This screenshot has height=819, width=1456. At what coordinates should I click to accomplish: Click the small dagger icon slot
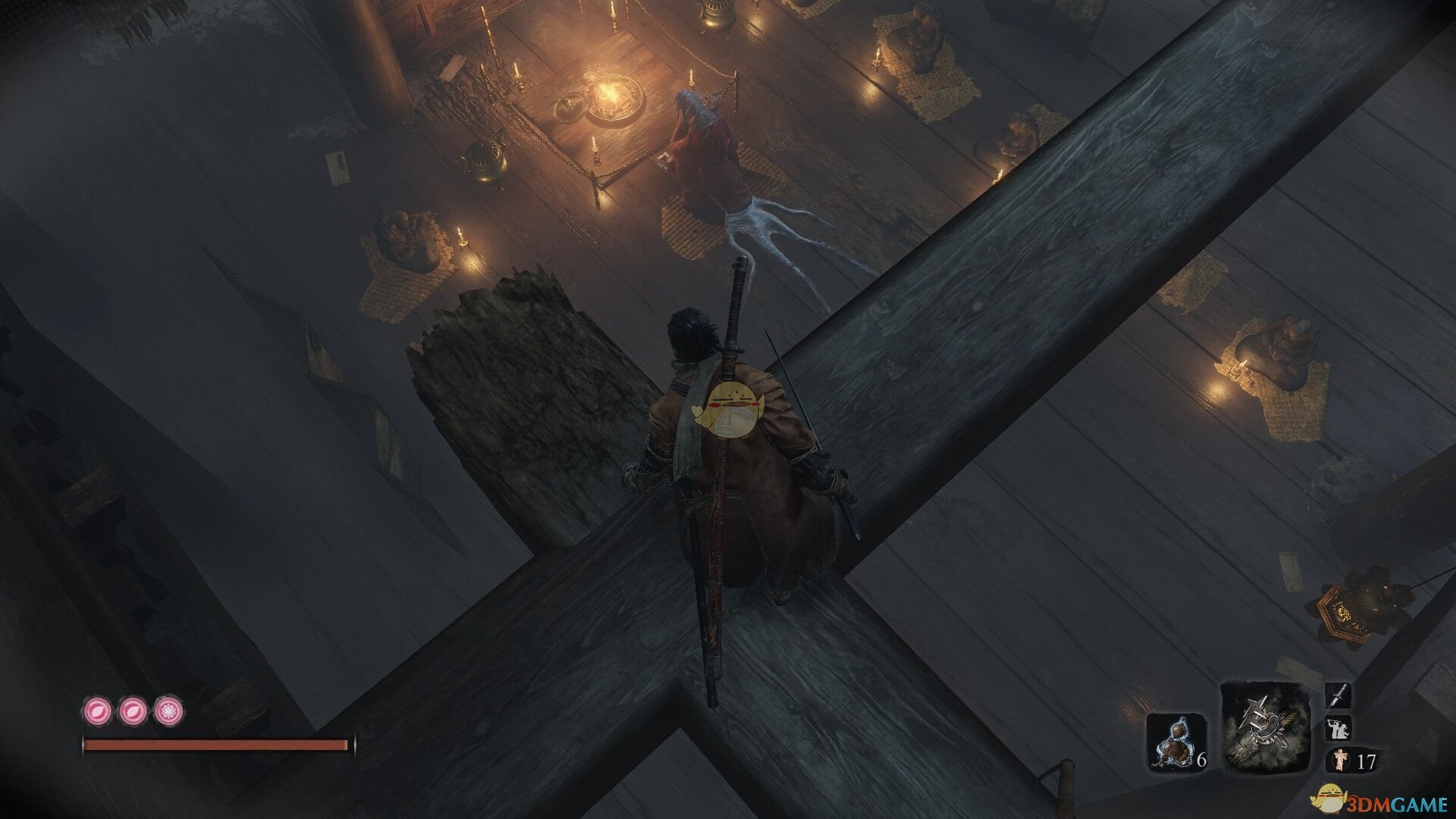(x=1338, y=695)
